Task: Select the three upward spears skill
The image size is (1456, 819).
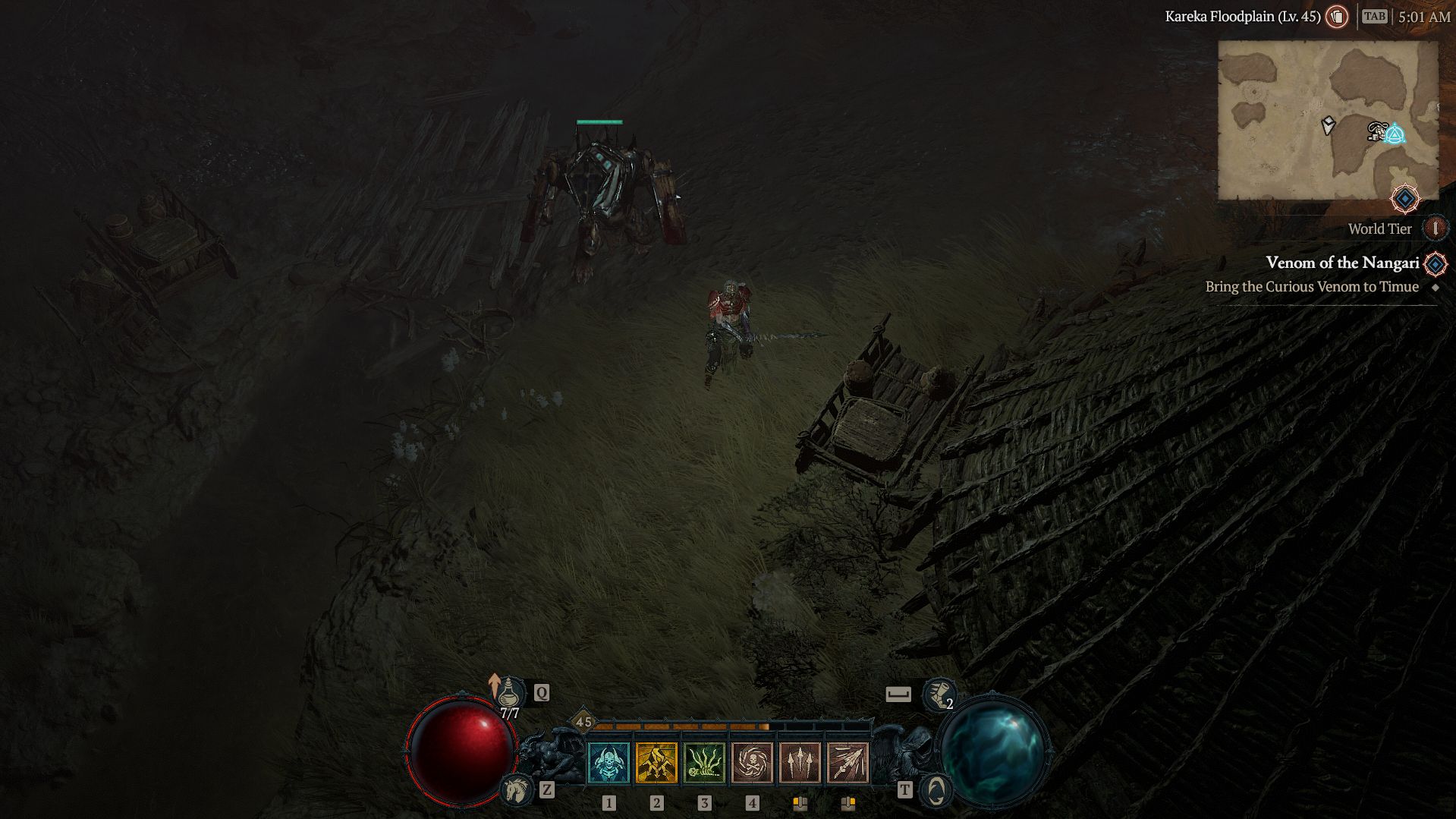Action: 800,762
